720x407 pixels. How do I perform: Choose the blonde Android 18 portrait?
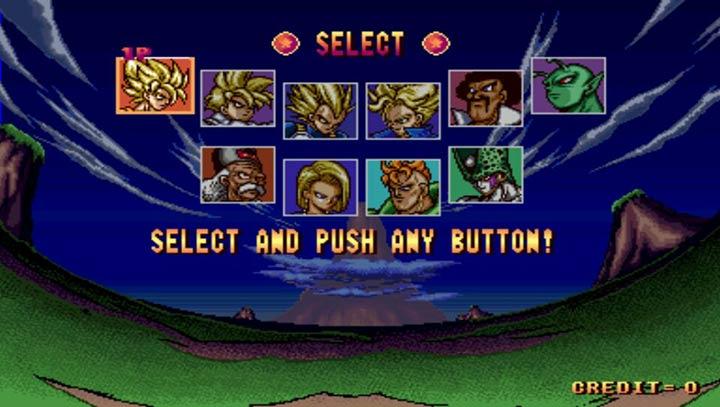pyautogui.click(x=320, y=187)
